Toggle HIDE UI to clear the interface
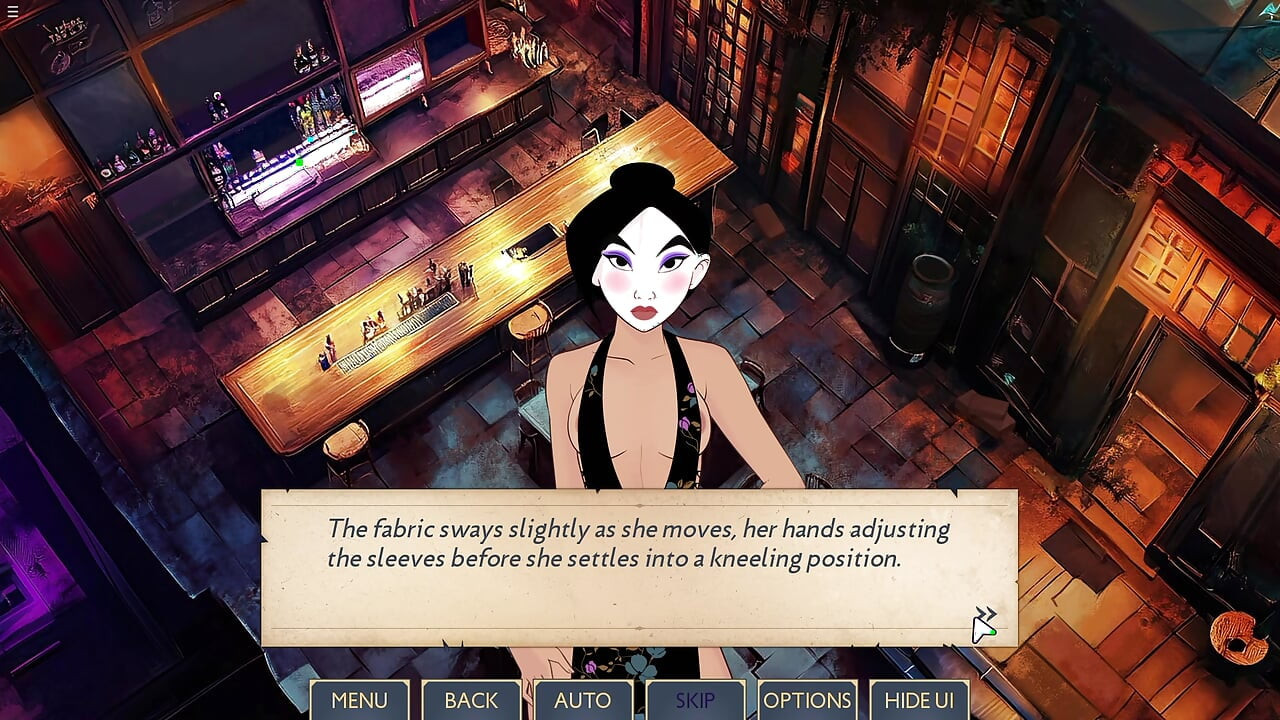 [919, 700]
